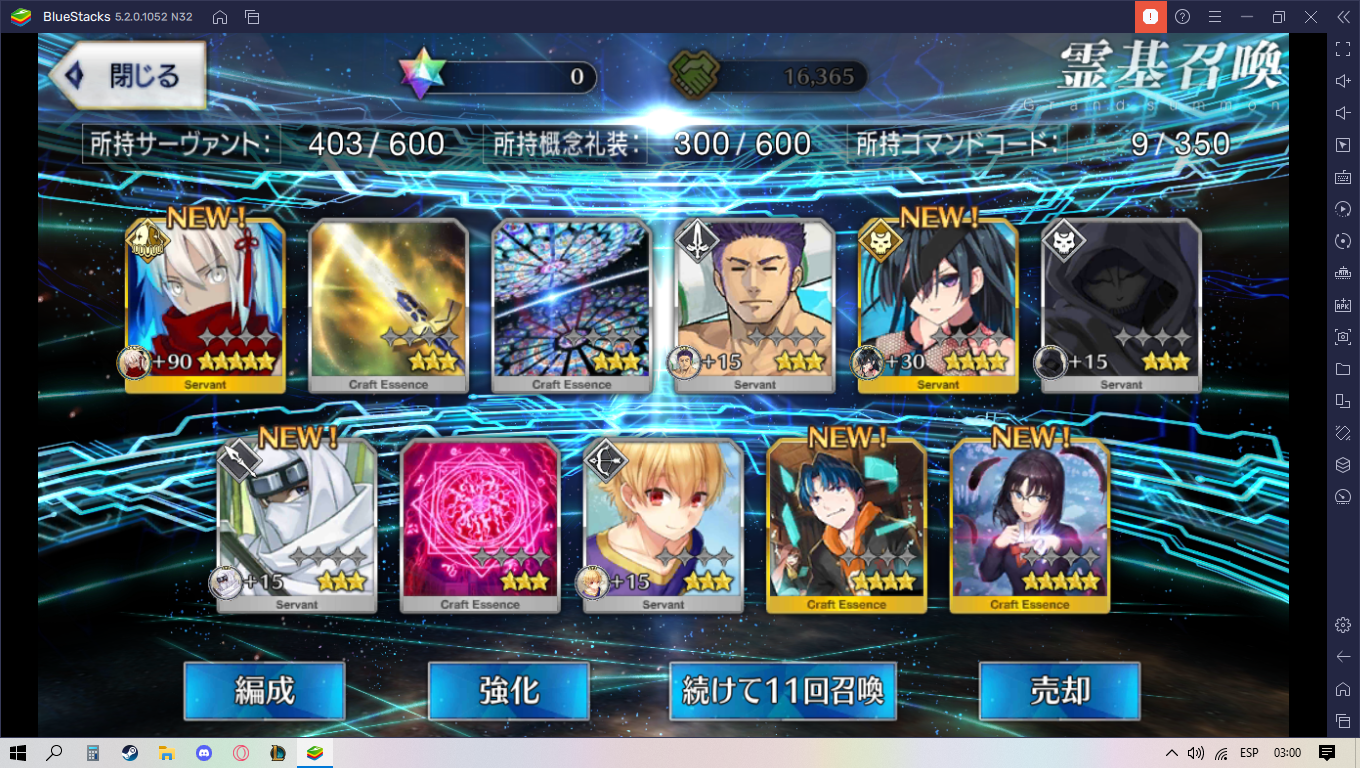Viewport: 1360px width, 768px height.
Task: Click the Install APK sidebar icon
Action: [x=1343, y=305]
